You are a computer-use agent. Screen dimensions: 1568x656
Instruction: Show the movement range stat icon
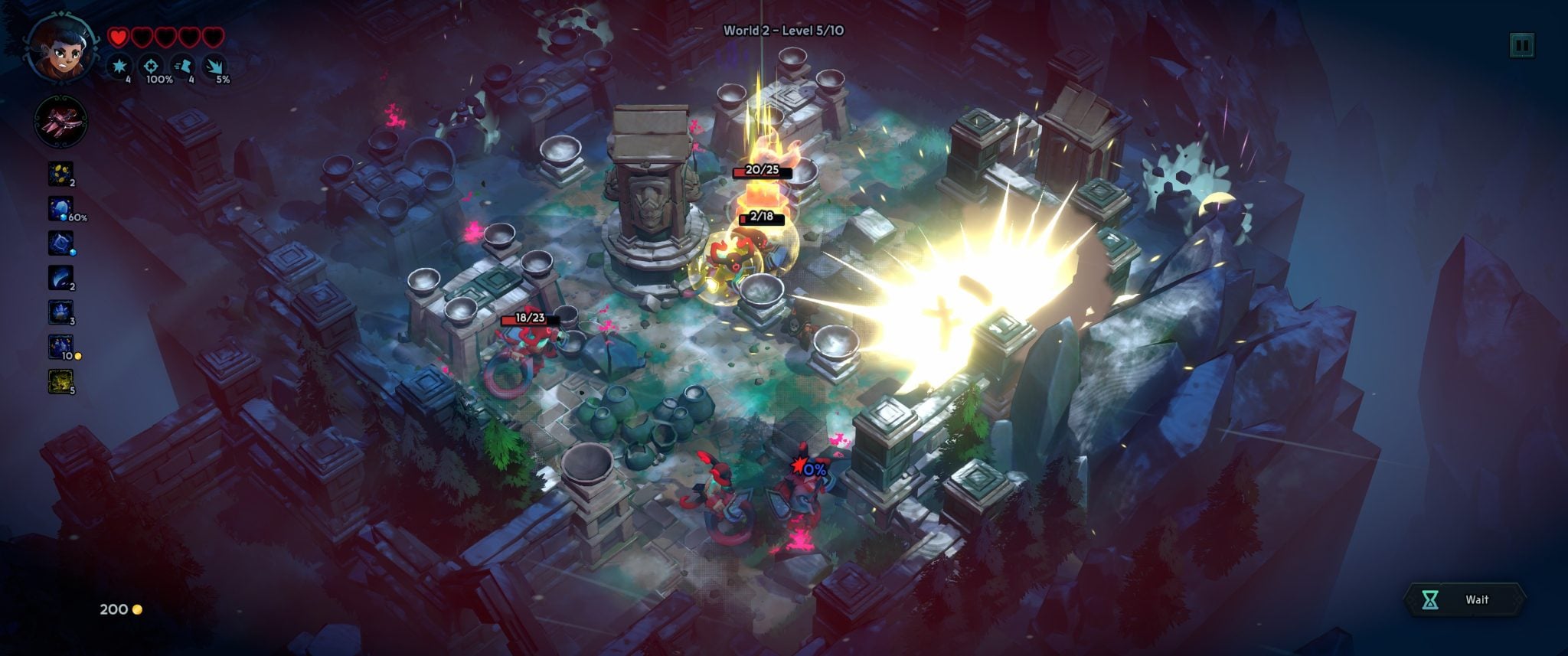[183, 67]
